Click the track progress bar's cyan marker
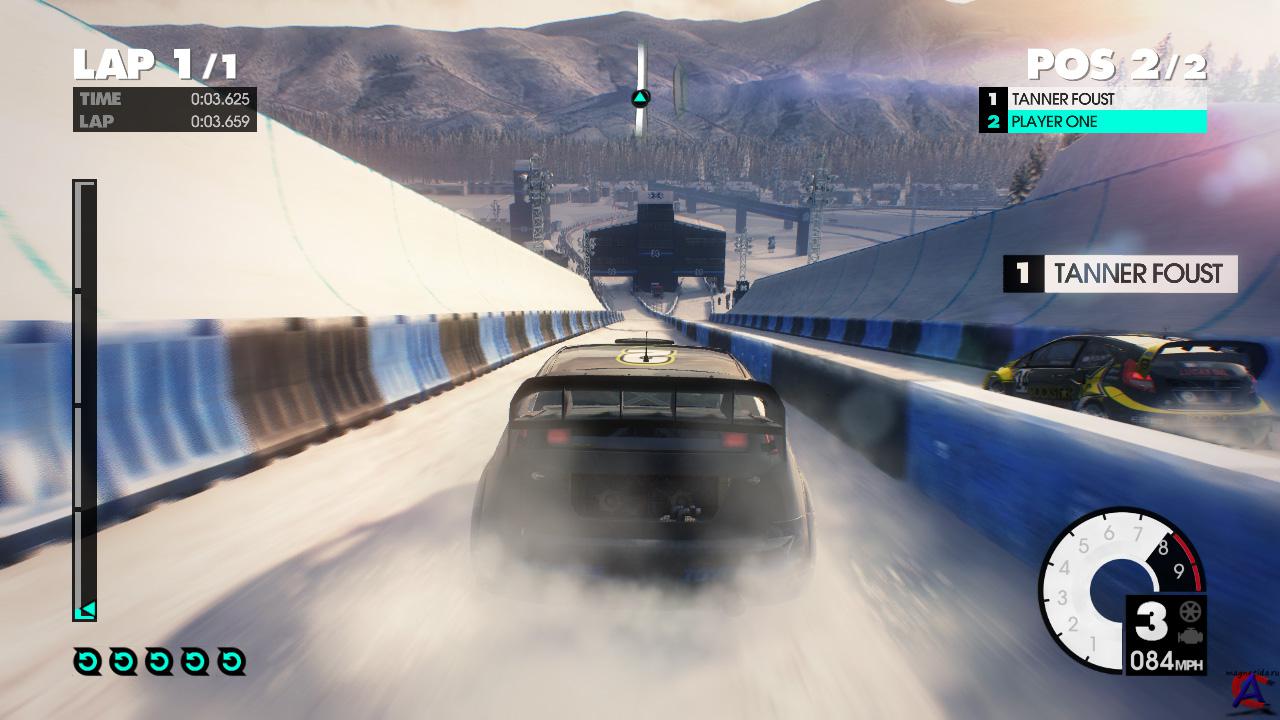Viewport: 1280px width, 720px height. click(86, 609)
